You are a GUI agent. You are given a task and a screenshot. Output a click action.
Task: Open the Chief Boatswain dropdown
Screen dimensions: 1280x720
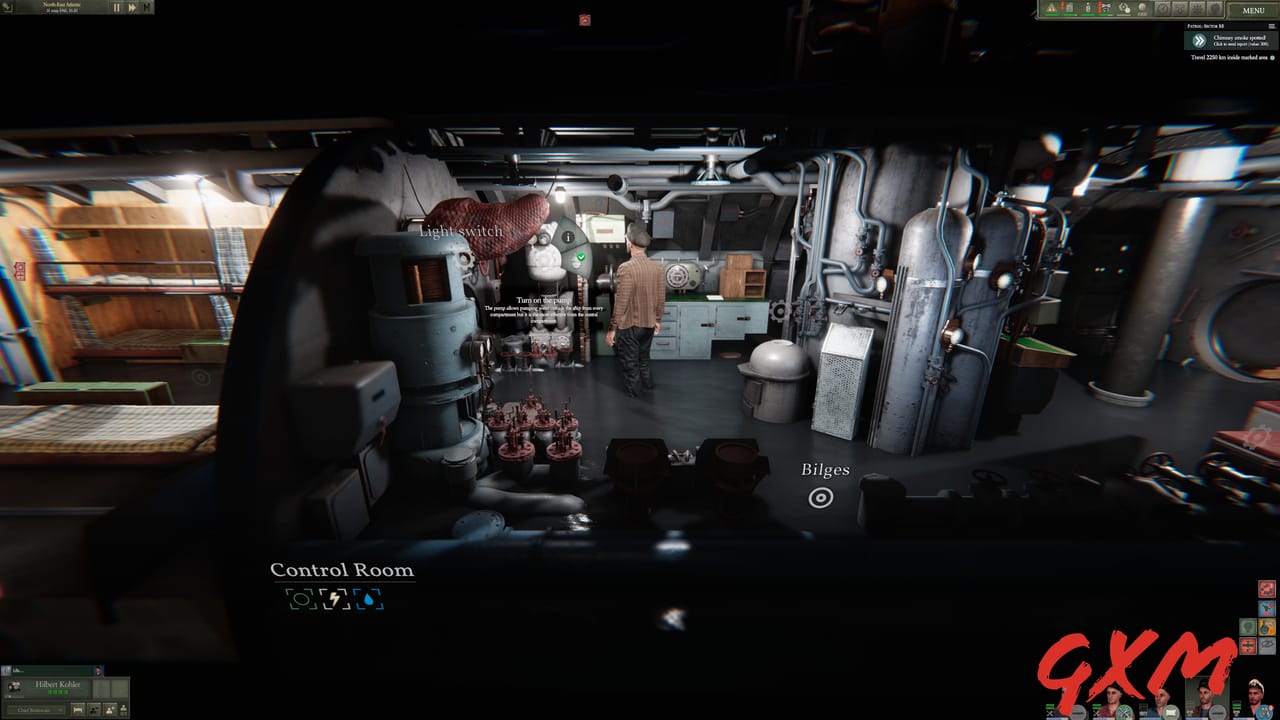[x=37, y=710]
